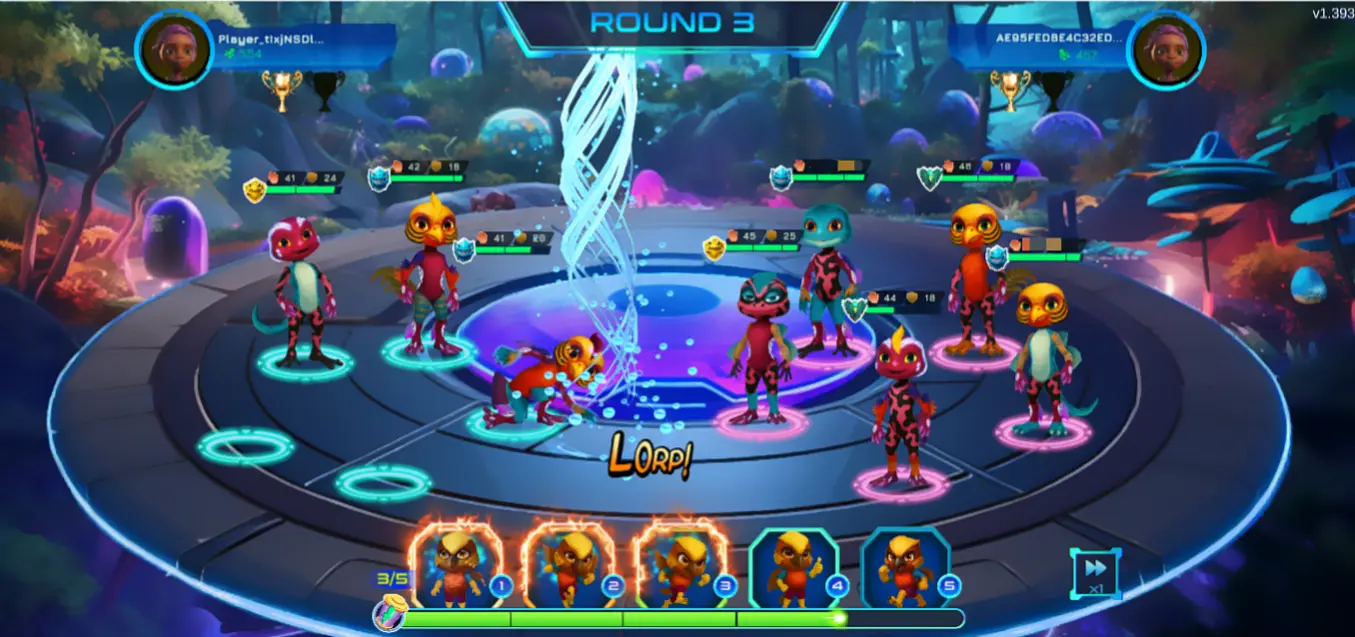Viewport: 1355px width, 637px height.
Task: Select ability card number 1
Action: 456,567
